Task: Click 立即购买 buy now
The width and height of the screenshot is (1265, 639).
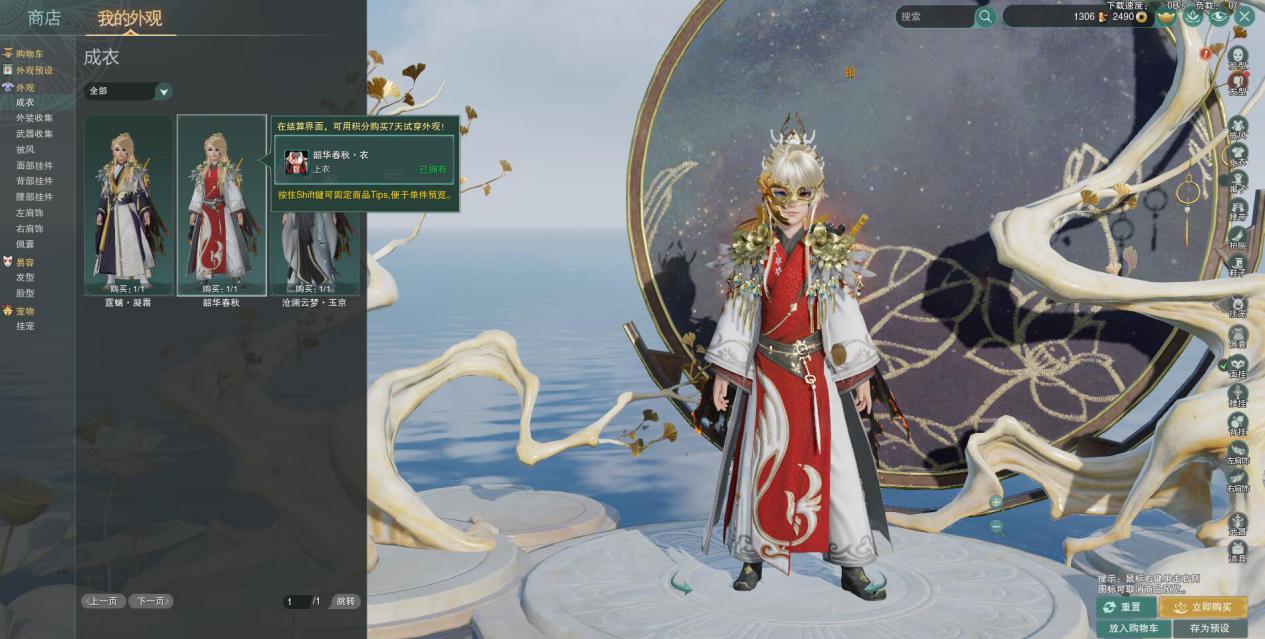Action: [1204, 607]
